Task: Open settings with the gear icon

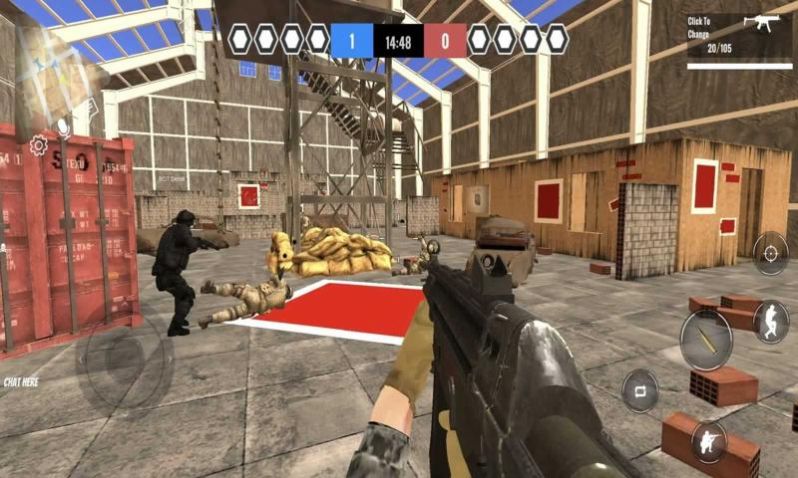Action: coord(38,146)
